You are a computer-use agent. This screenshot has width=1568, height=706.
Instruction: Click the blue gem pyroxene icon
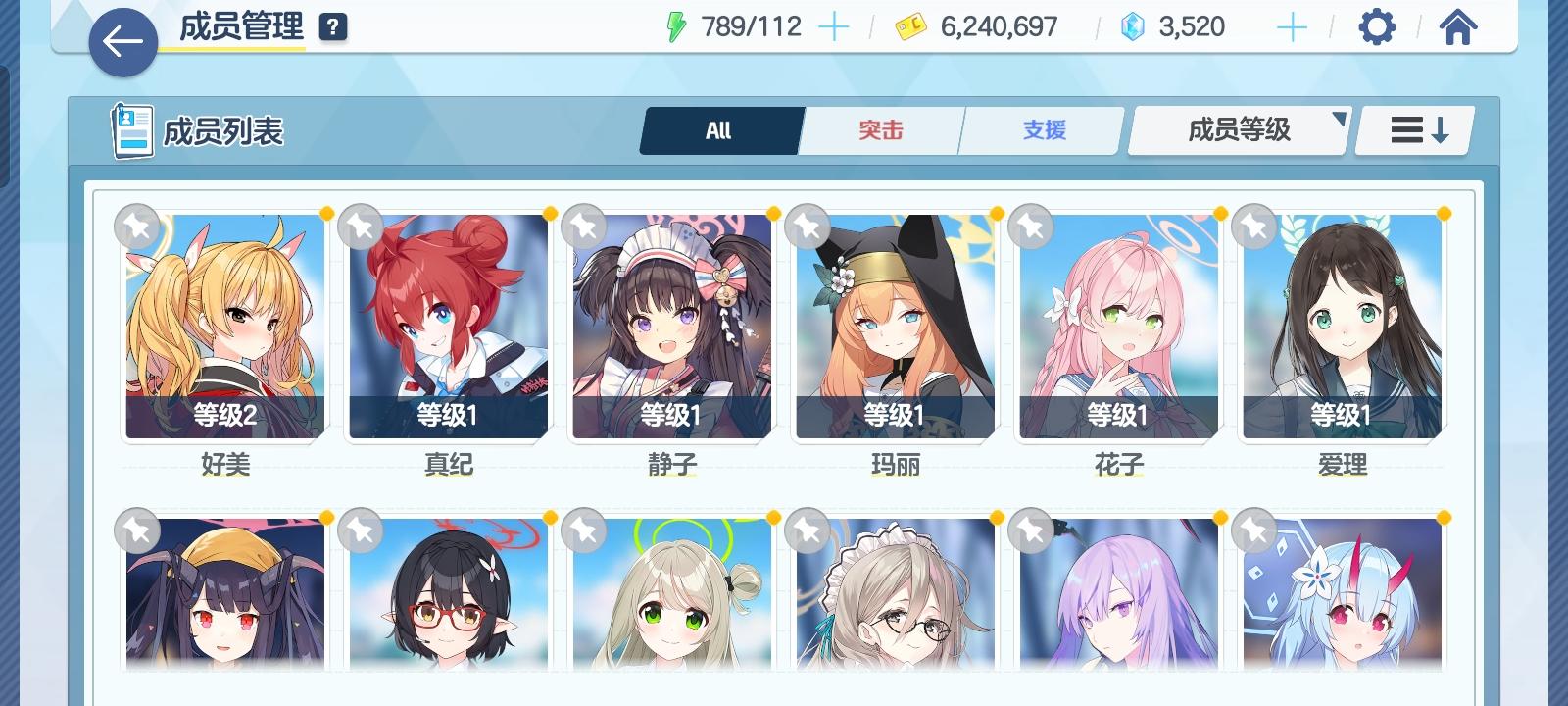pyautogui.click(x=1132, y=26)
